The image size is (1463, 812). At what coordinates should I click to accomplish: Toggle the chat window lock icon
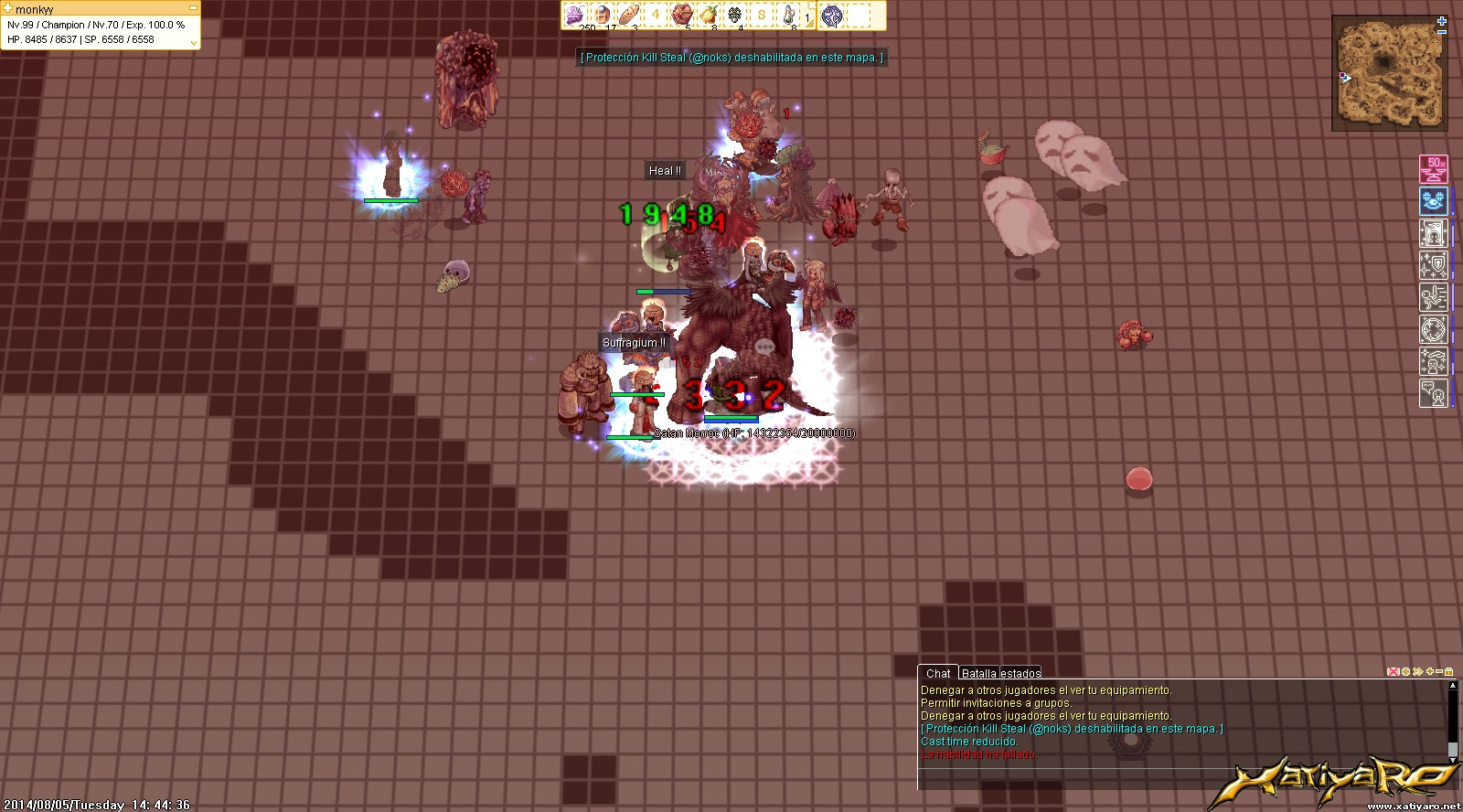pyautogui.click(x=1449, y=671)
